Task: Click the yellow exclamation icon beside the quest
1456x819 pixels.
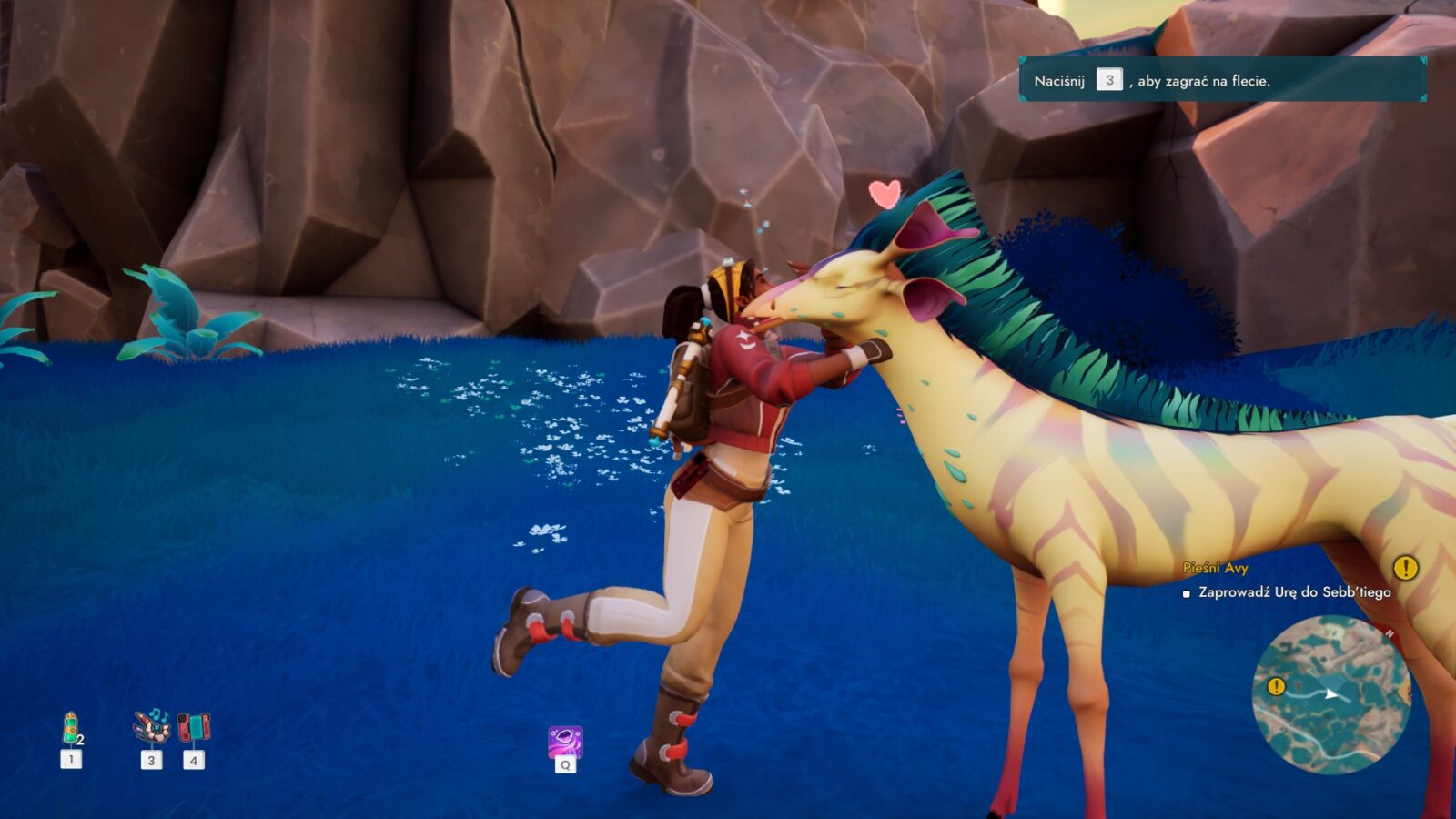Action: pyautogui.click(x=1405, y=568)
